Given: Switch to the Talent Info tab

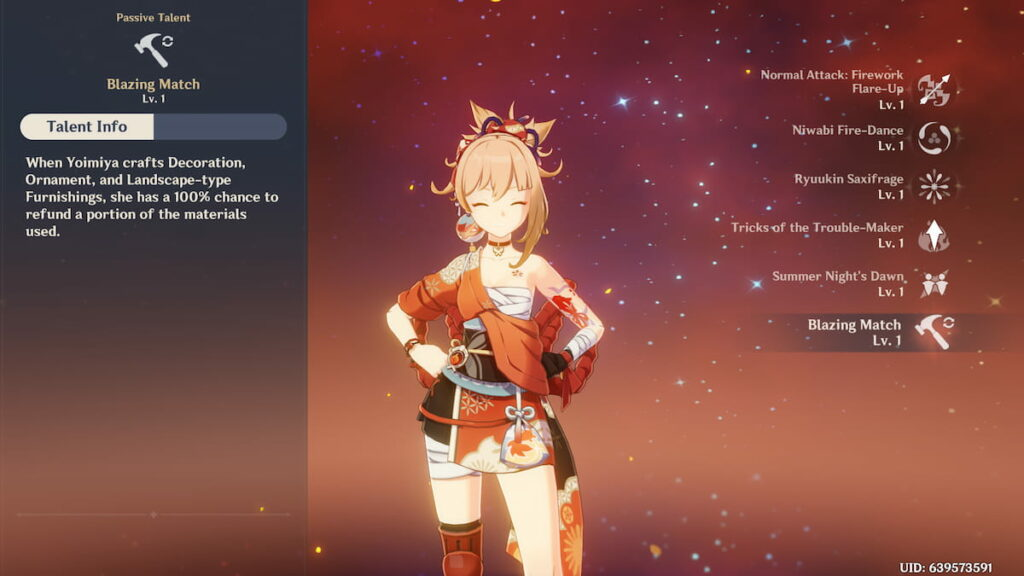Looking at the screenshot, I should (87, 127).
